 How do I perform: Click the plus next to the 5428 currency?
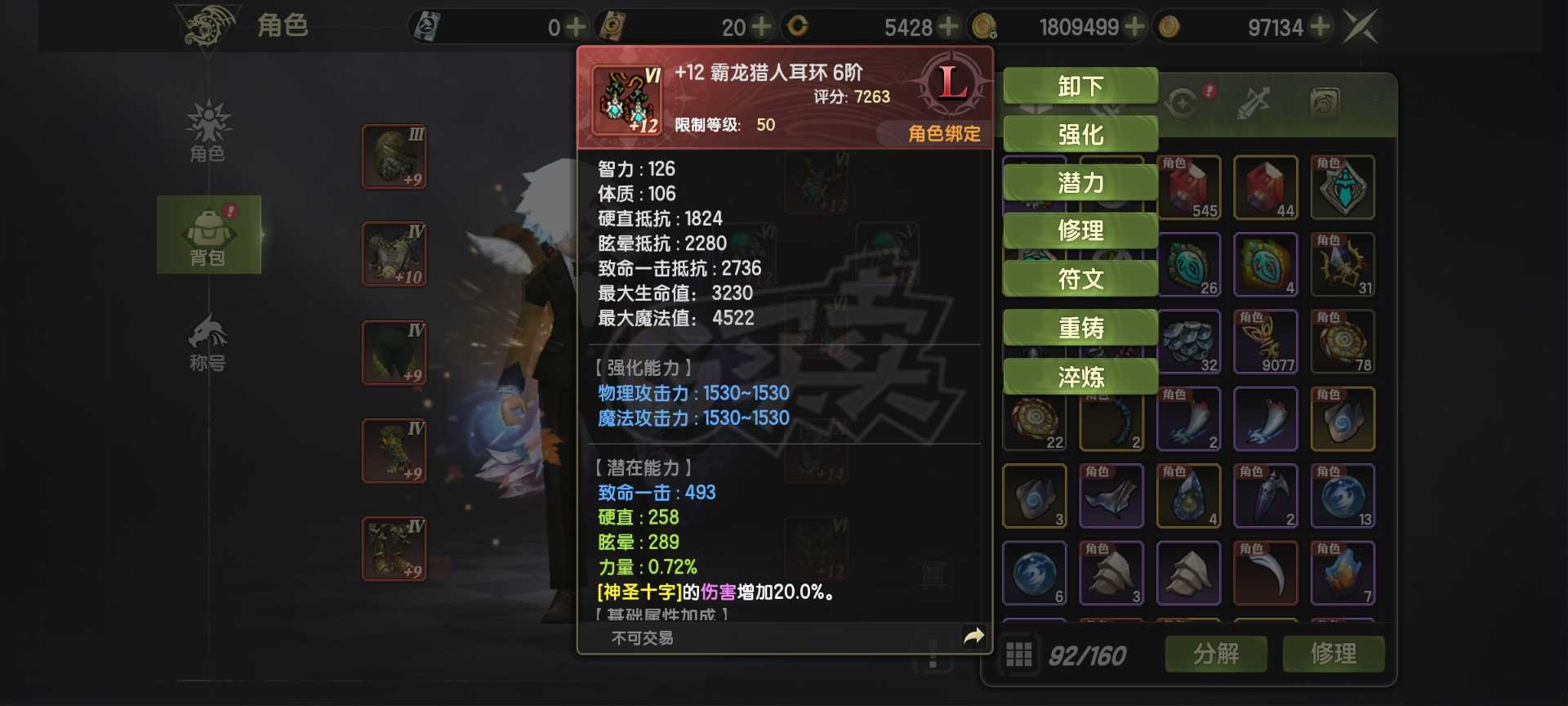point(949,26)
